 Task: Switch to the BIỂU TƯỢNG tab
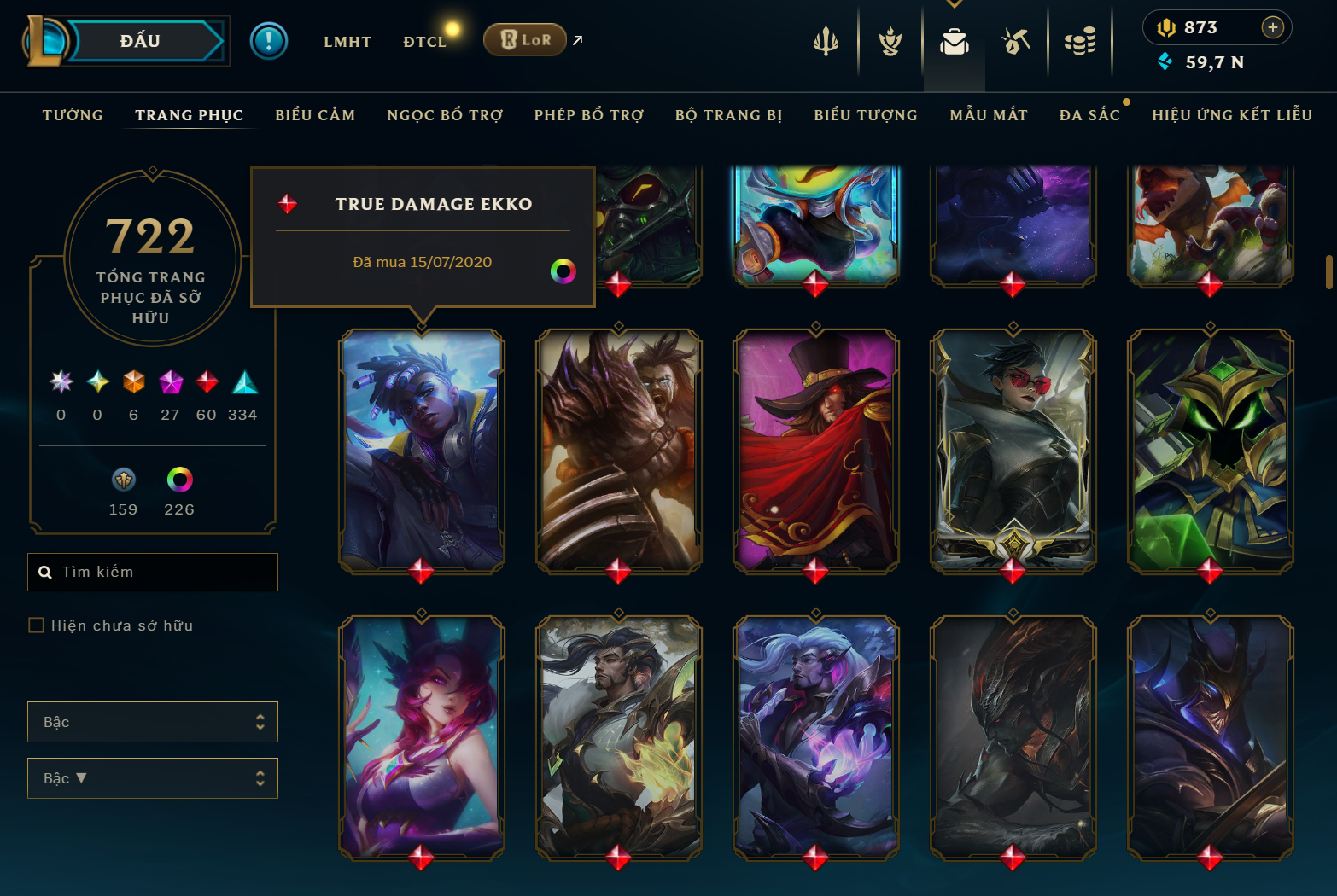tap(866, 115)
